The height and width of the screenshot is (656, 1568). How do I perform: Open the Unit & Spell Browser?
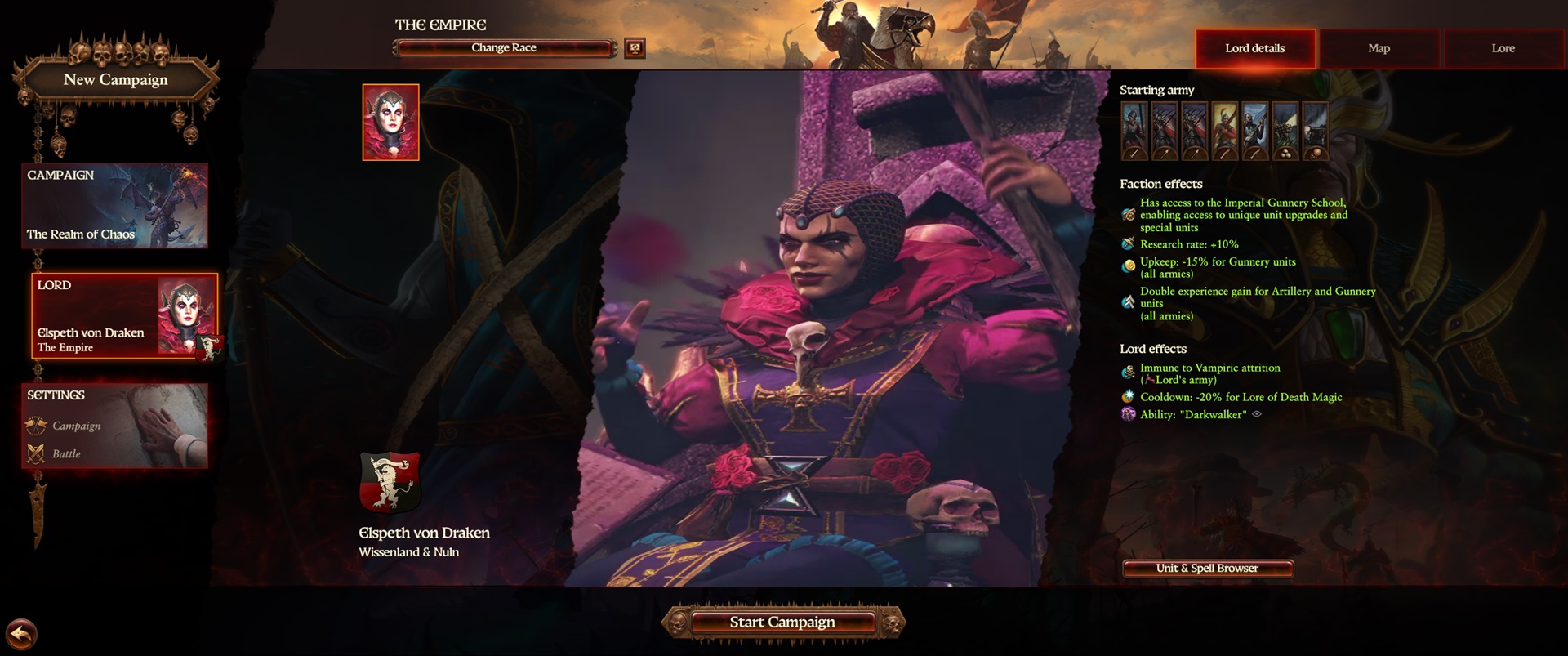(x=1207, y=568)
